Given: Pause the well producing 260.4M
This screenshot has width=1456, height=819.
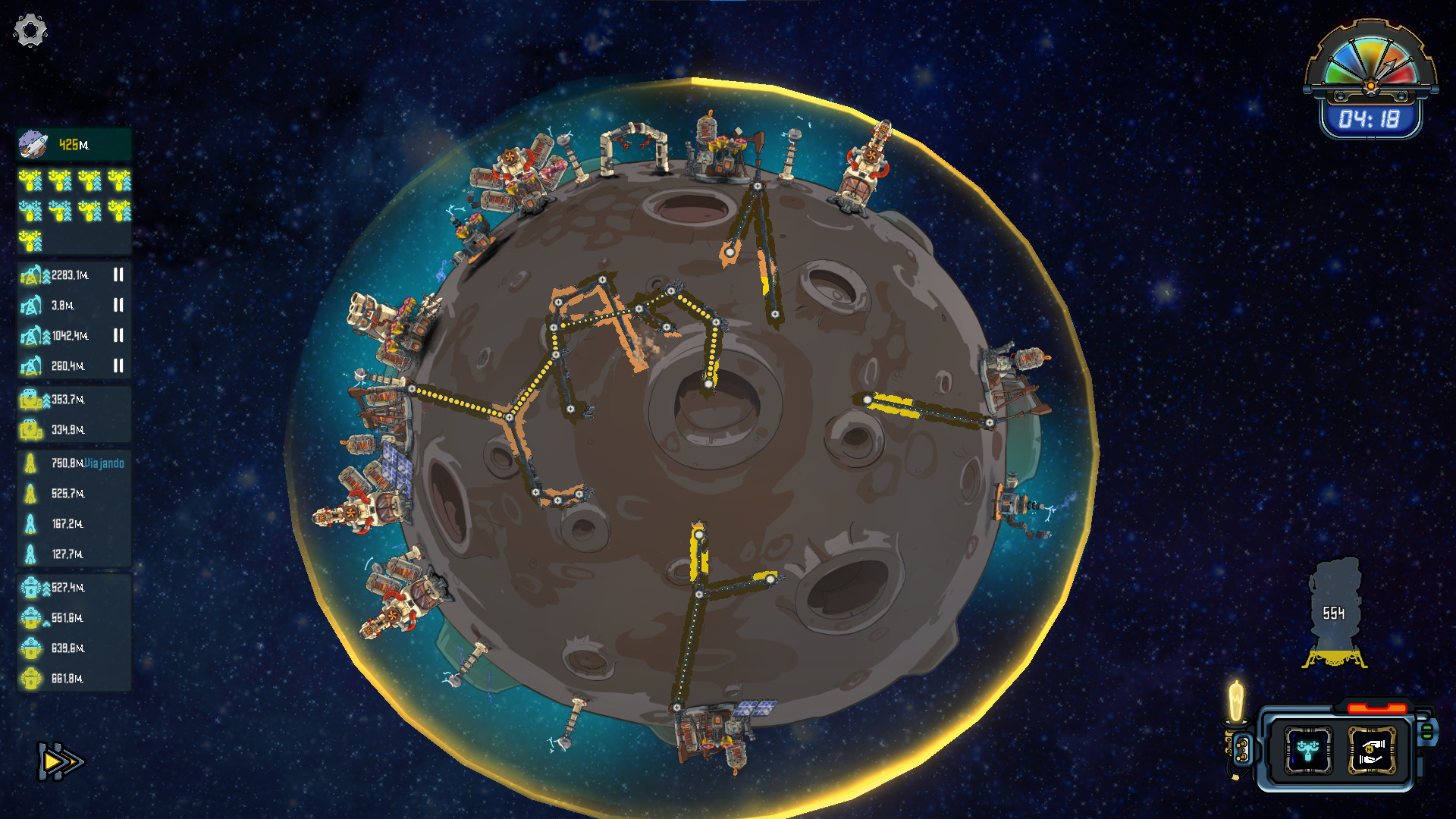Looking at the screenshot, I should point(118,364).
